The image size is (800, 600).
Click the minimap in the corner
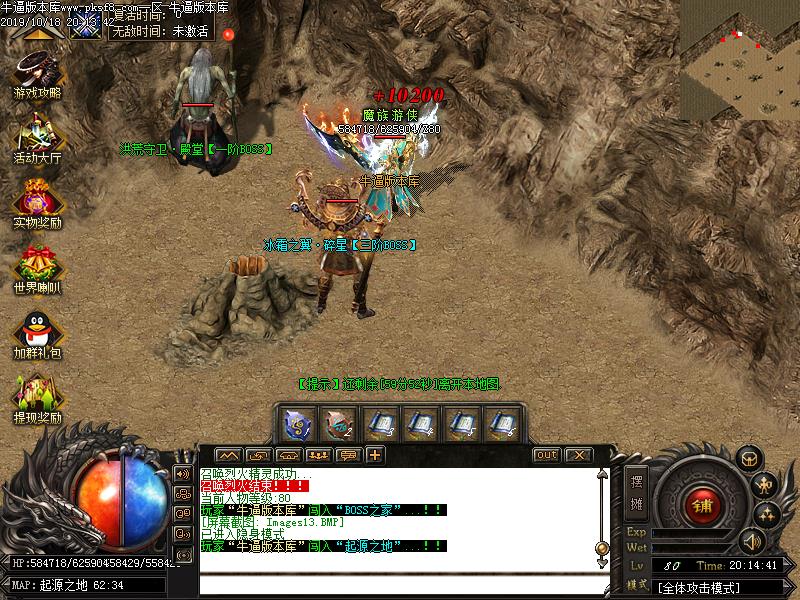(x=740, y=60)
